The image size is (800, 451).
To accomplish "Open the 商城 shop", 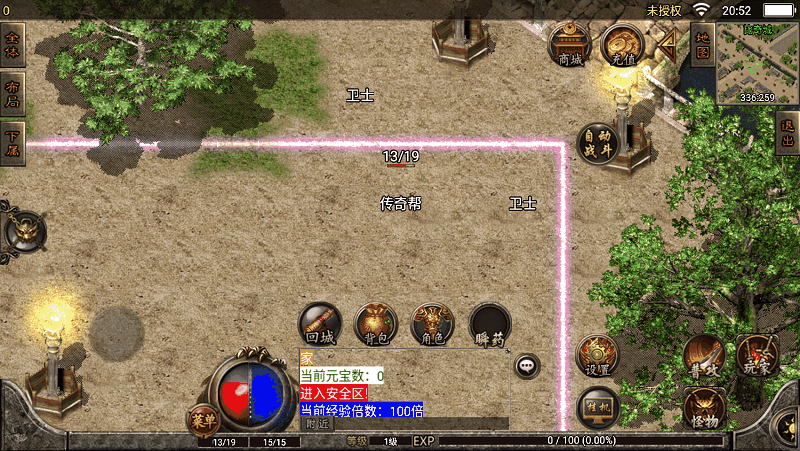I will click(568, 44).
